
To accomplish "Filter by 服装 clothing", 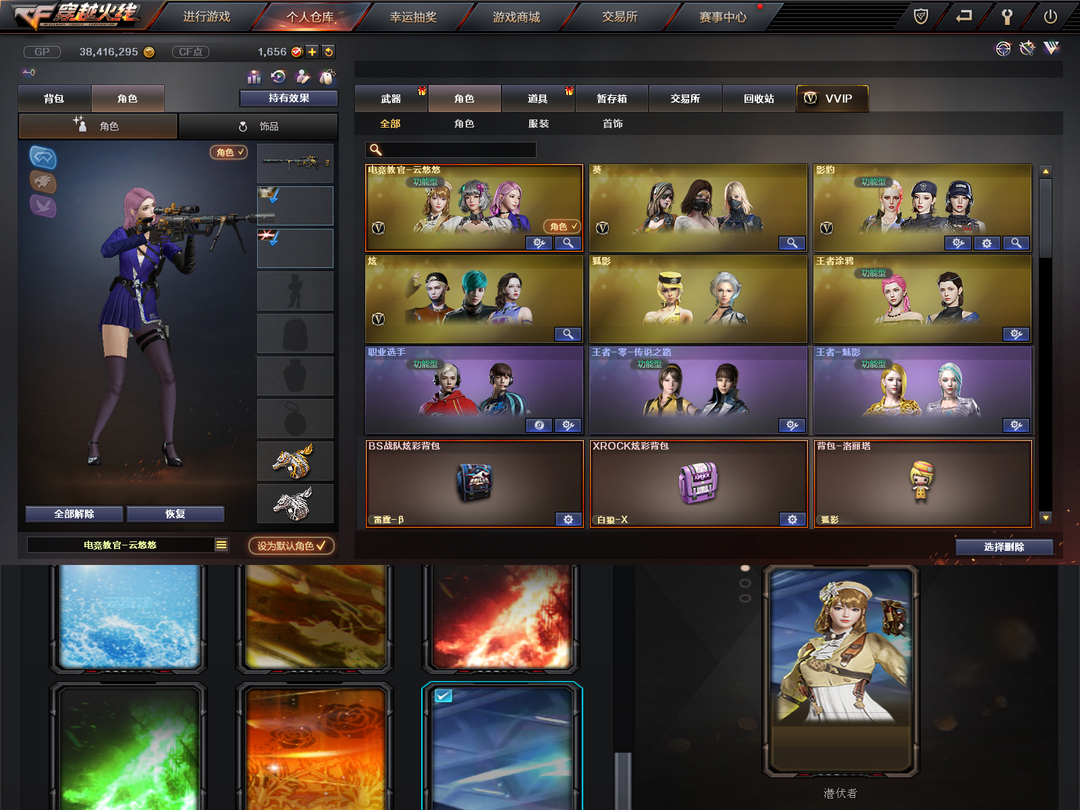I will 538,124.
